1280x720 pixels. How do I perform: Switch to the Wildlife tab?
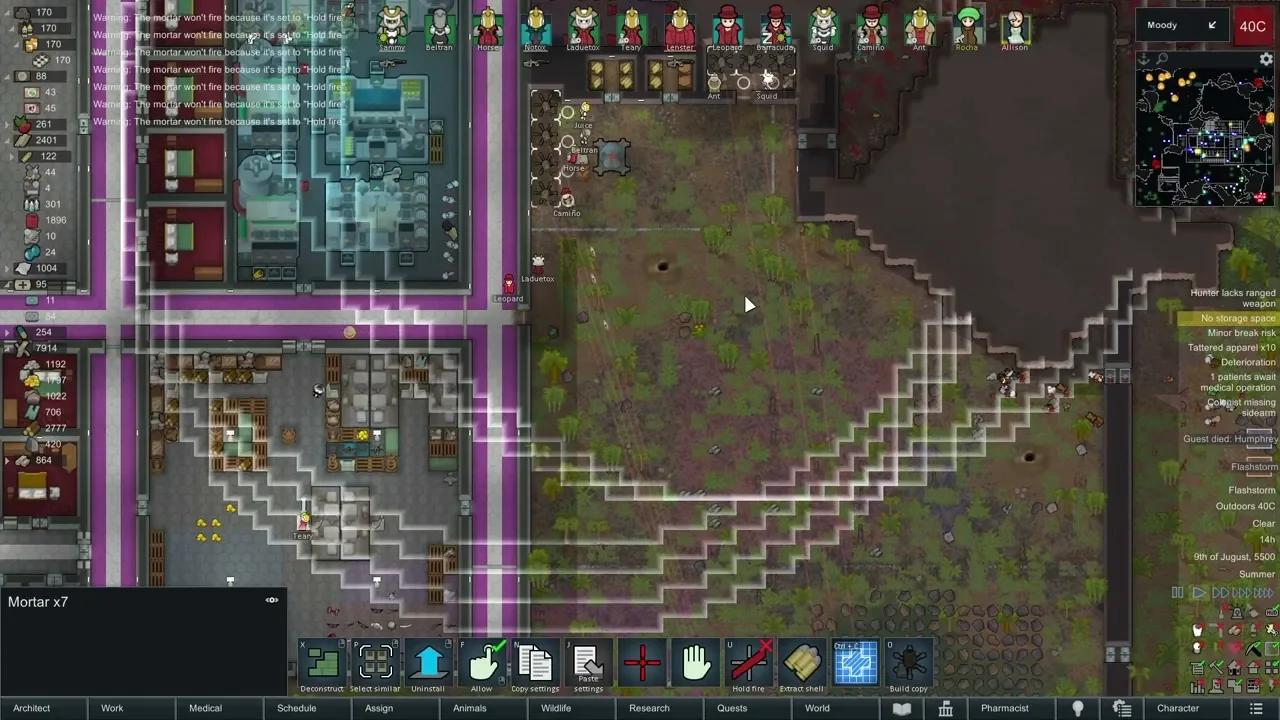click(x=556, y=708)
